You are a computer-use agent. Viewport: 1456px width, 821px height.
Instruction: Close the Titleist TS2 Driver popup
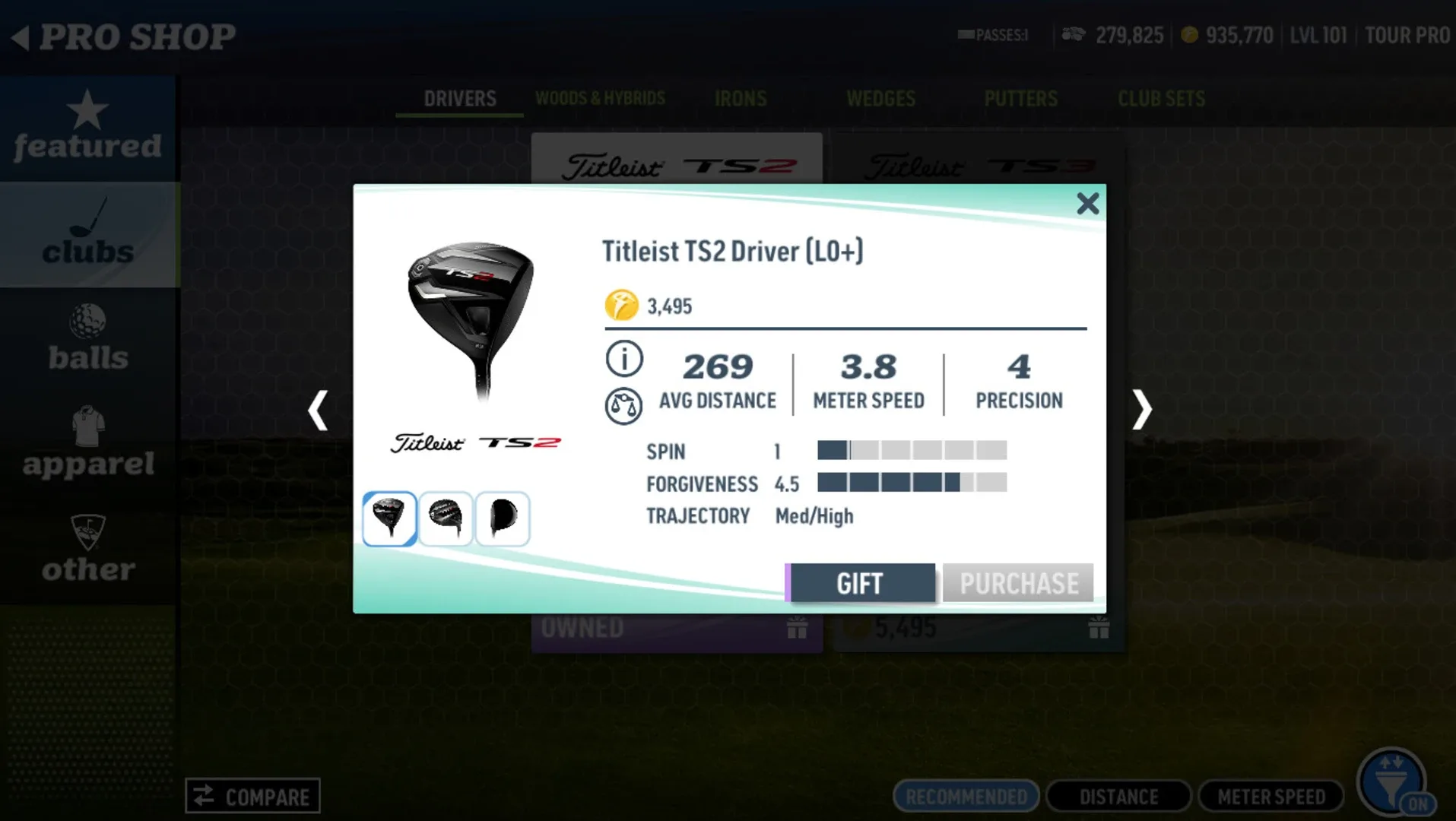1087,204
